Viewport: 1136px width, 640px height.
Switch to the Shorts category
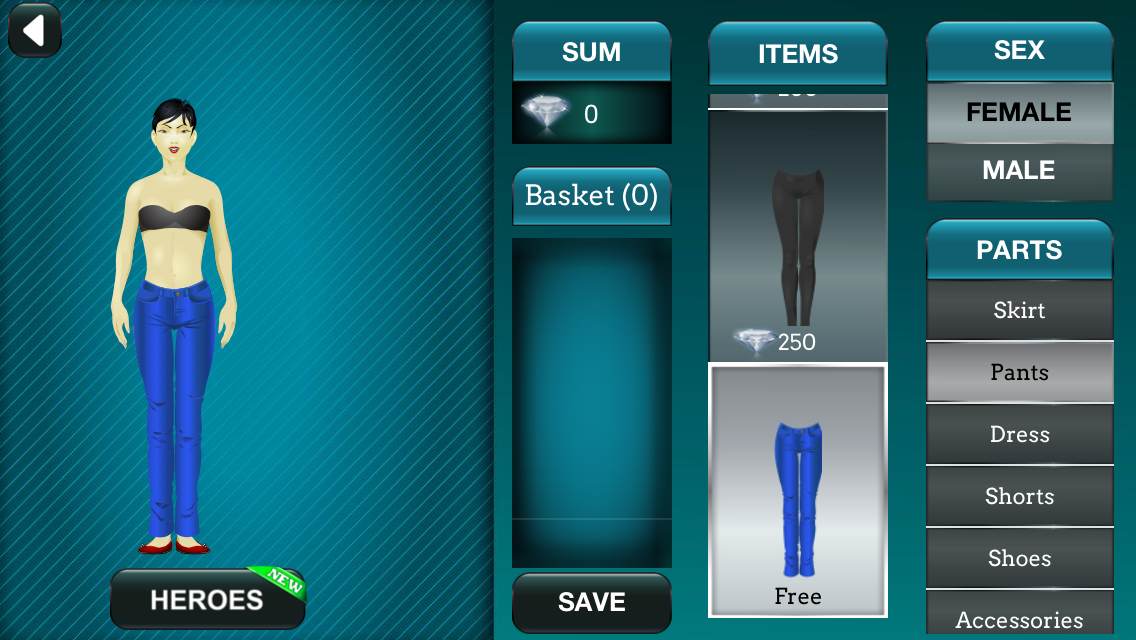click(x=1019, y=496)
